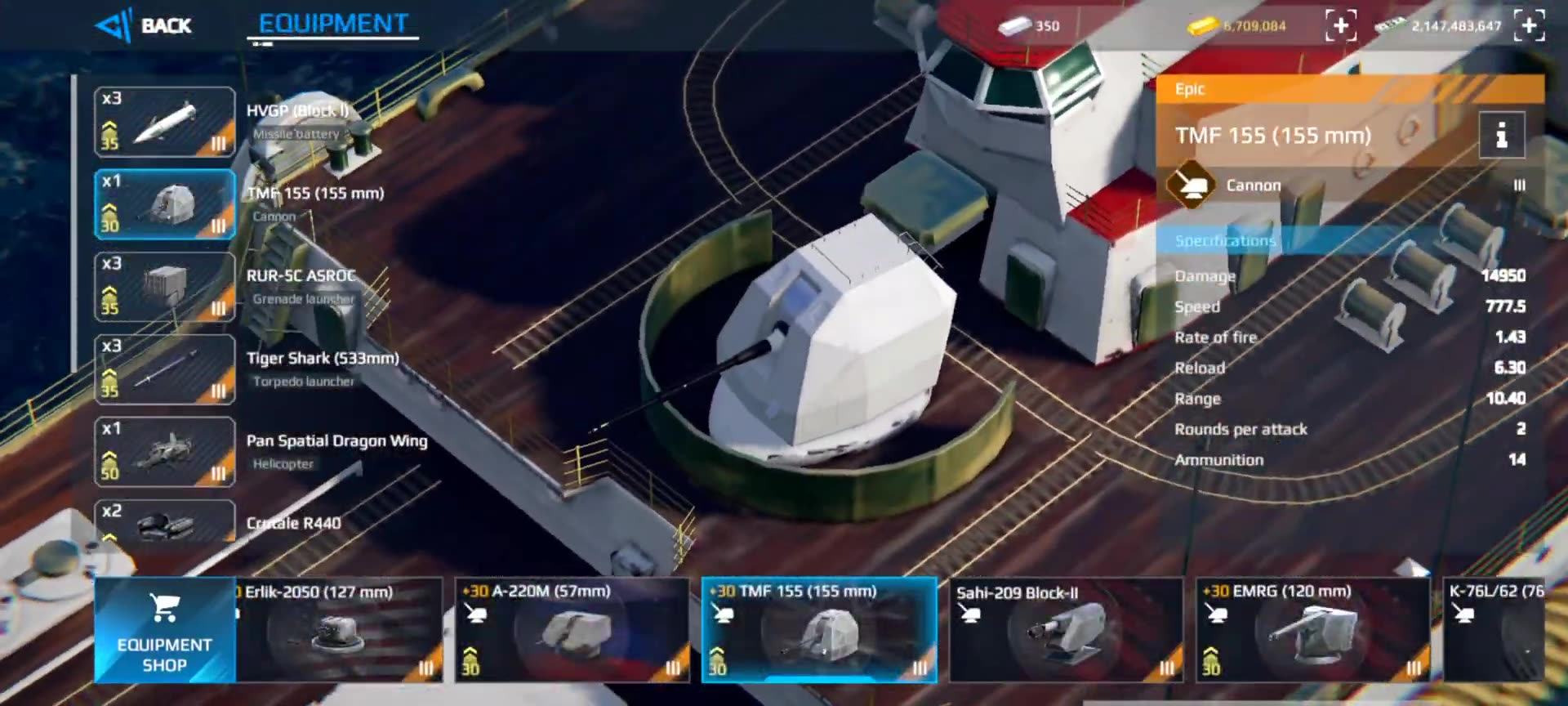Screen dimensions: 1568x706
Task: Go back using the BACK button
Action: tap(145, 25)
